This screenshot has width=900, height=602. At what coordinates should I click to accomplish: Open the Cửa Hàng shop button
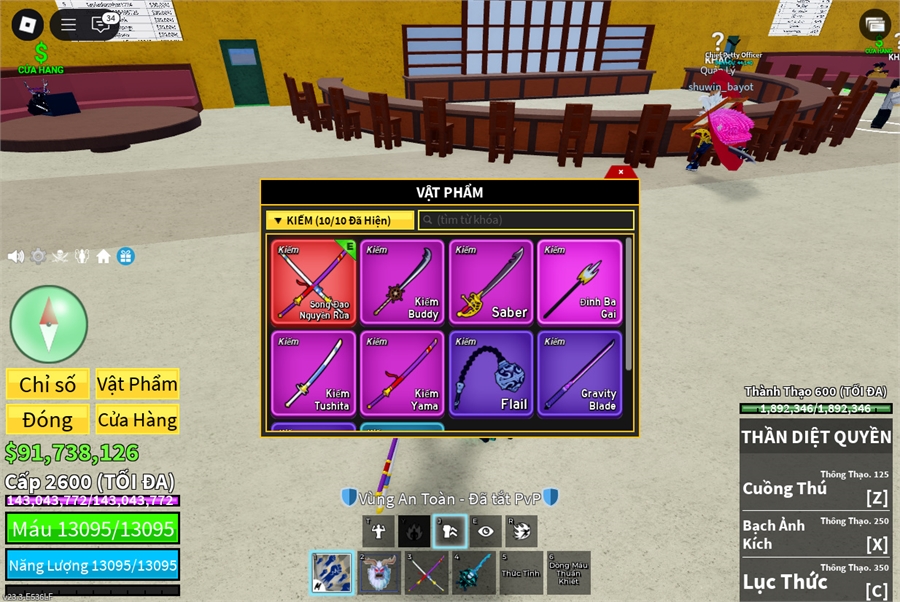(x=137, y=420)
